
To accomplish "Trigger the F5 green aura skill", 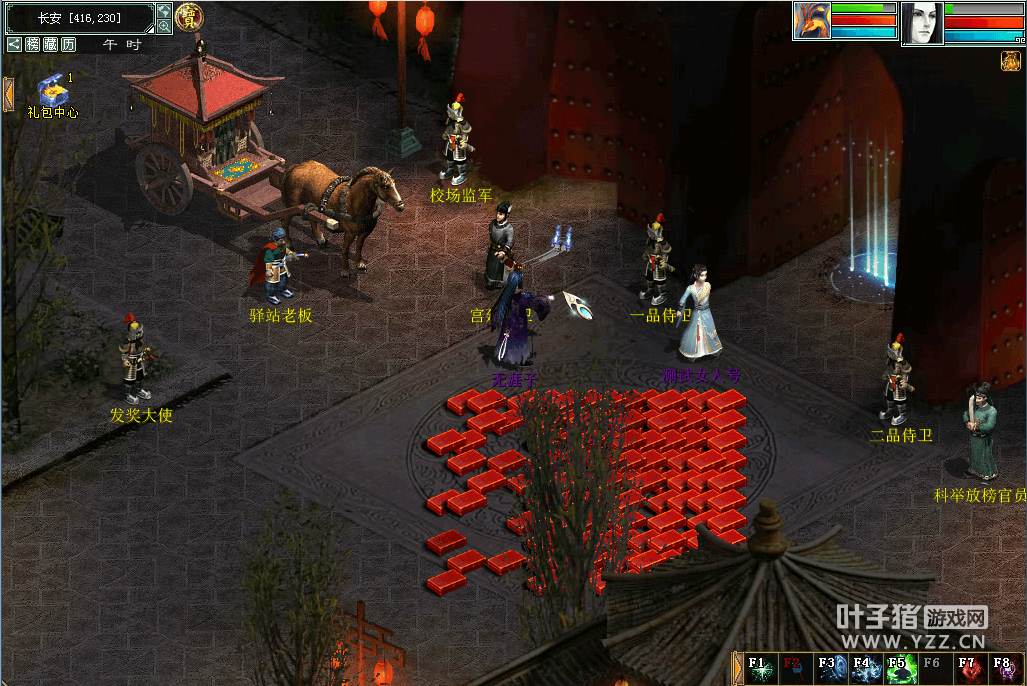I will coord(898,669).
